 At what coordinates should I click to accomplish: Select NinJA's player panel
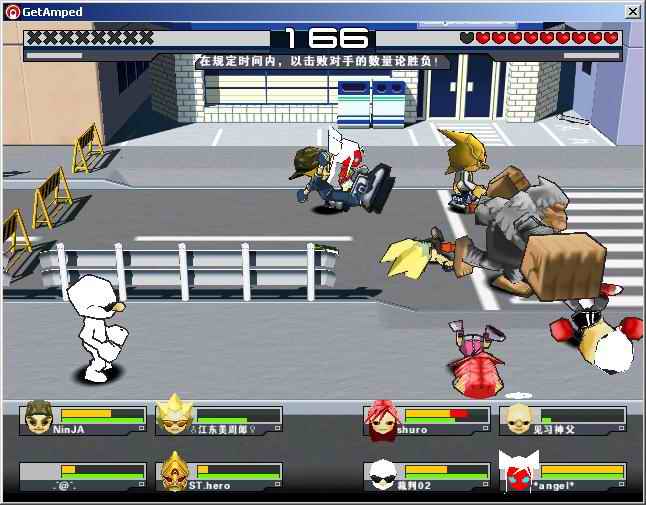click(83, 420)
